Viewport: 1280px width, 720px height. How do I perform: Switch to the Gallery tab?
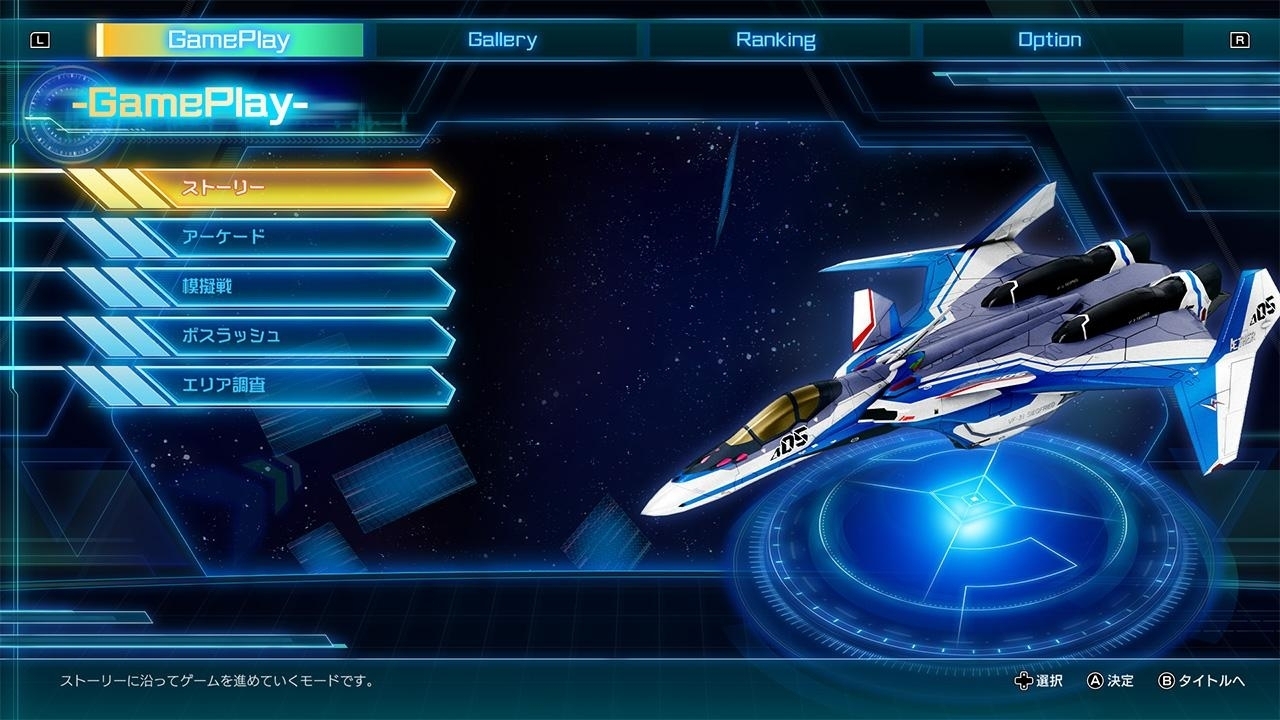point(502,39)
